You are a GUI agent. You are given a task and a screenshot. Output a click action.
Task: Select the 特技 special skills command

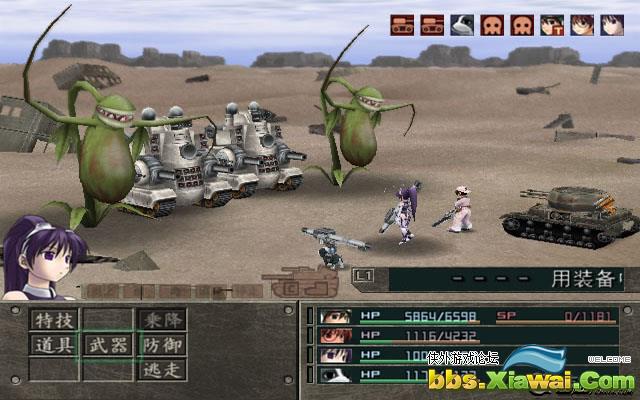tap(53, 320)
